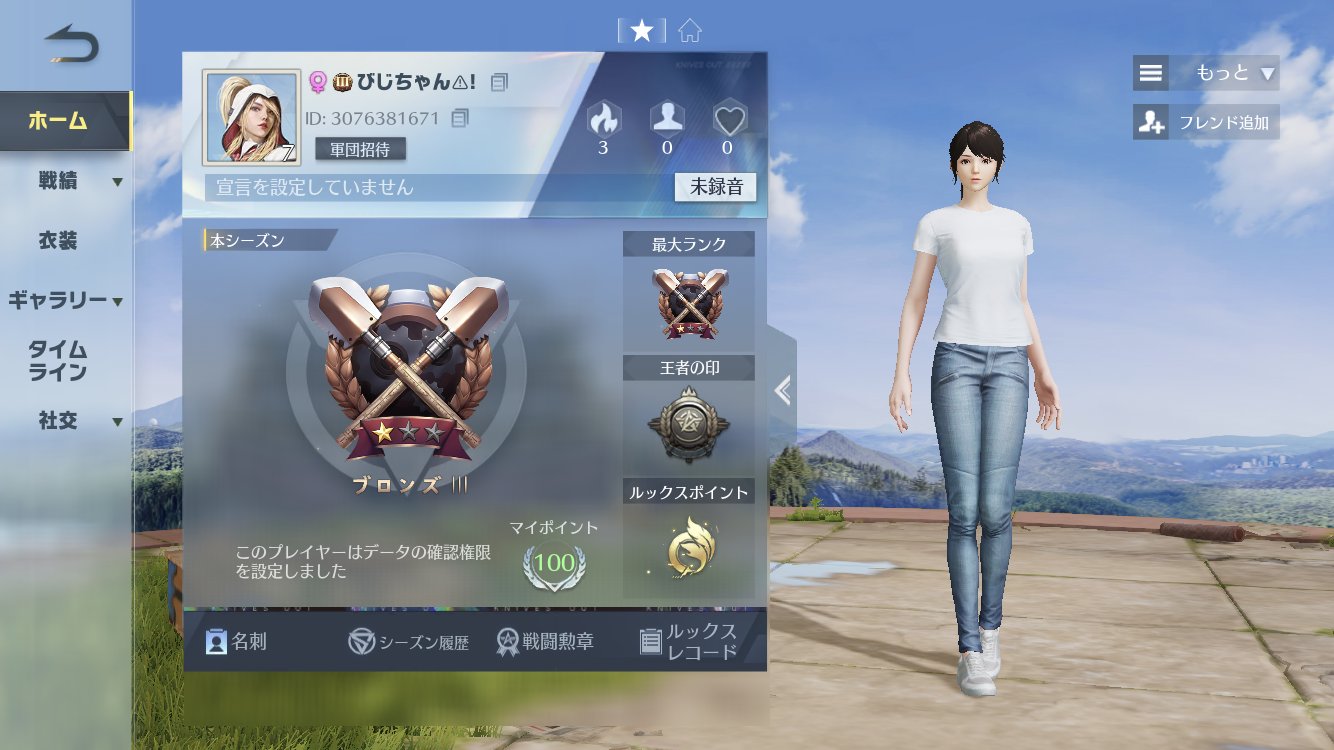Click the star icon at top center

click(x=641, y=30)
